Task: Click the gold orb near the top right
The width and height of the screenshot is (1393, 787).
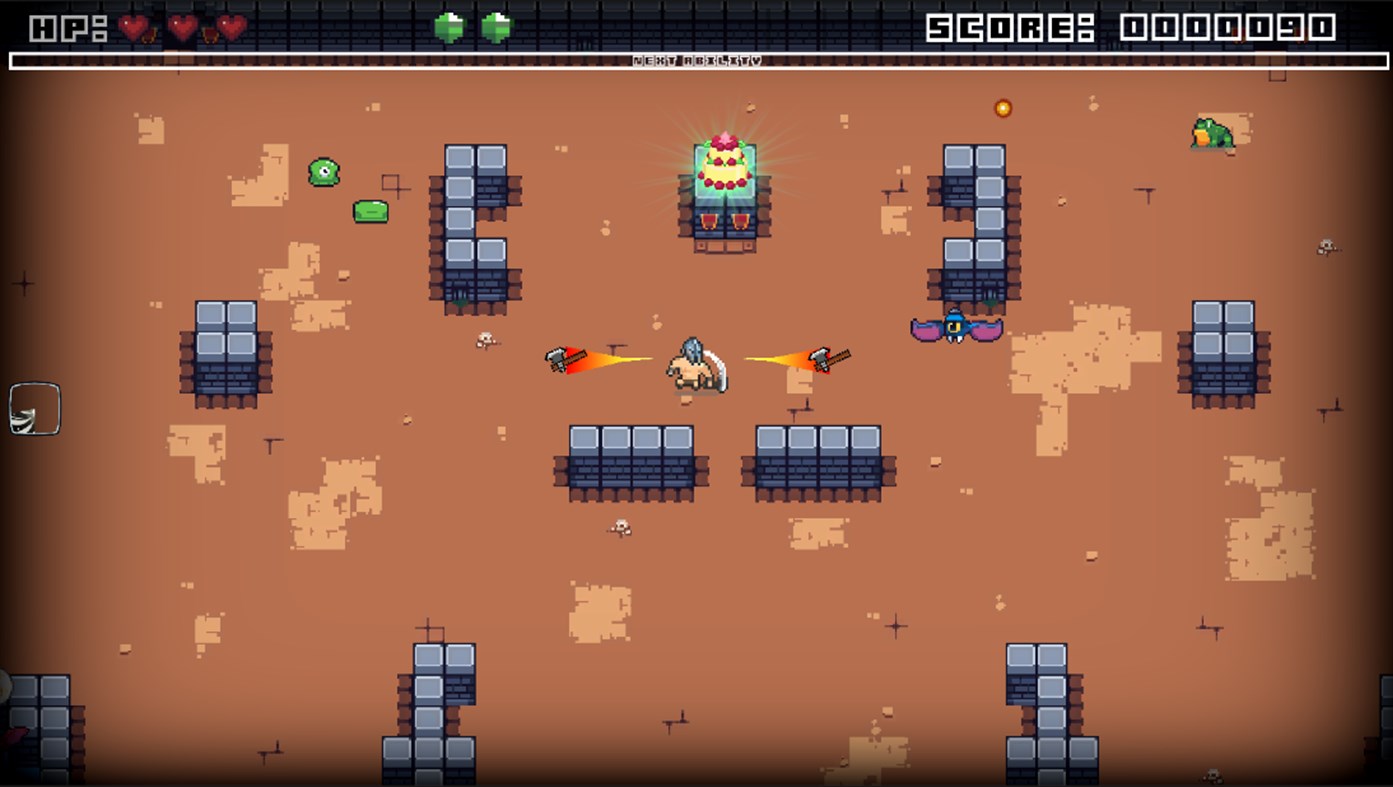Action: tap(1001, 108)
